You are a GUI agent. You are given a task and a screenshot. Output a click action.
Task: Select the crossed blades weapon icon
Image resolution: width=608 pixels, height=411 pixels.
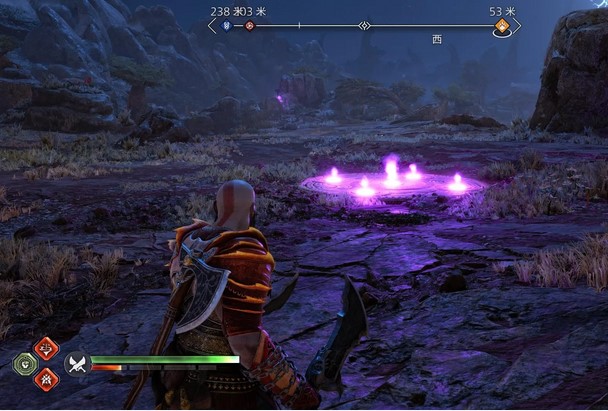click(78, 363)
